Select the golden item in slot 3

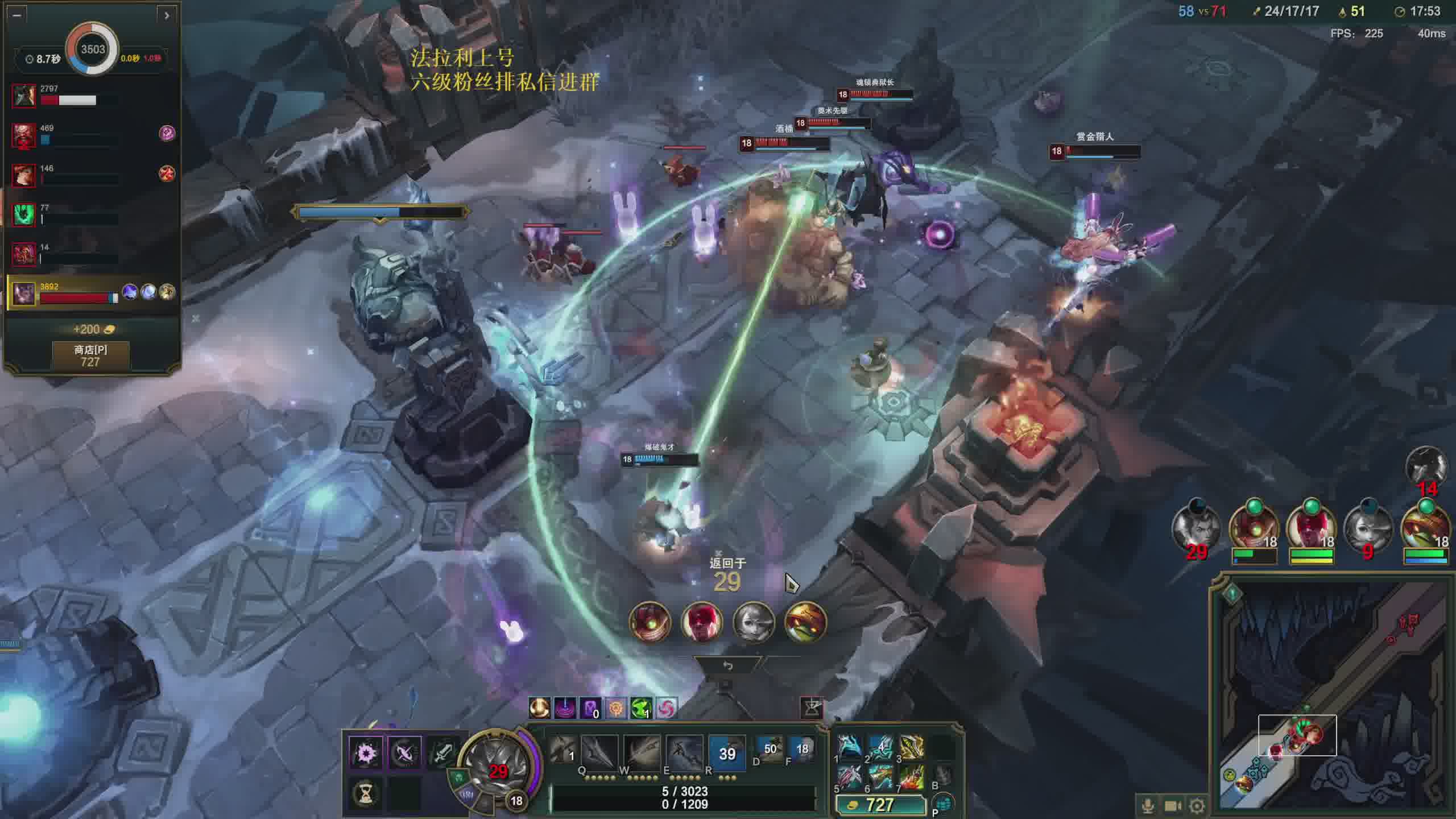tap(912, 748)
